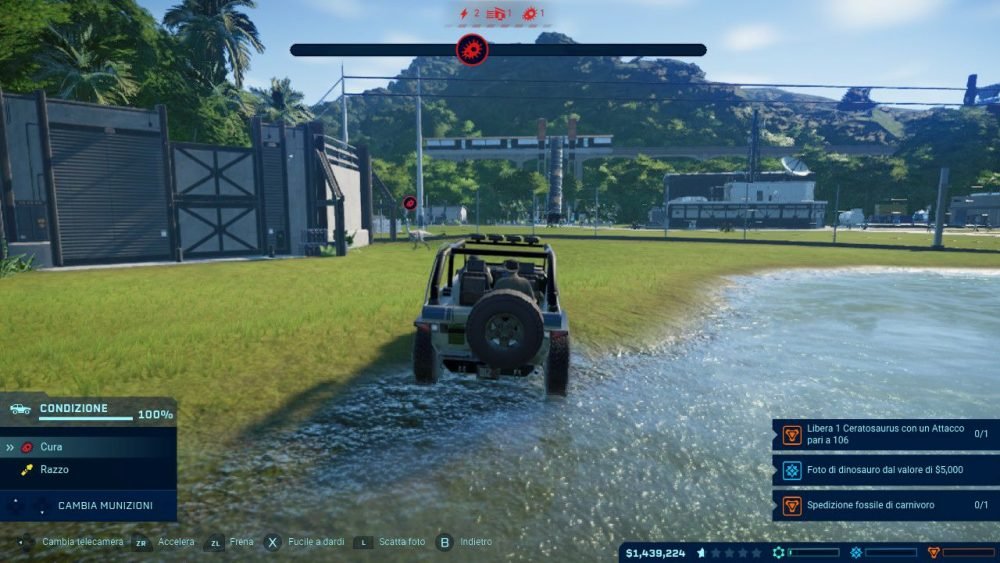
Task: Select the Cura ammo option
Action: [51, 447]
